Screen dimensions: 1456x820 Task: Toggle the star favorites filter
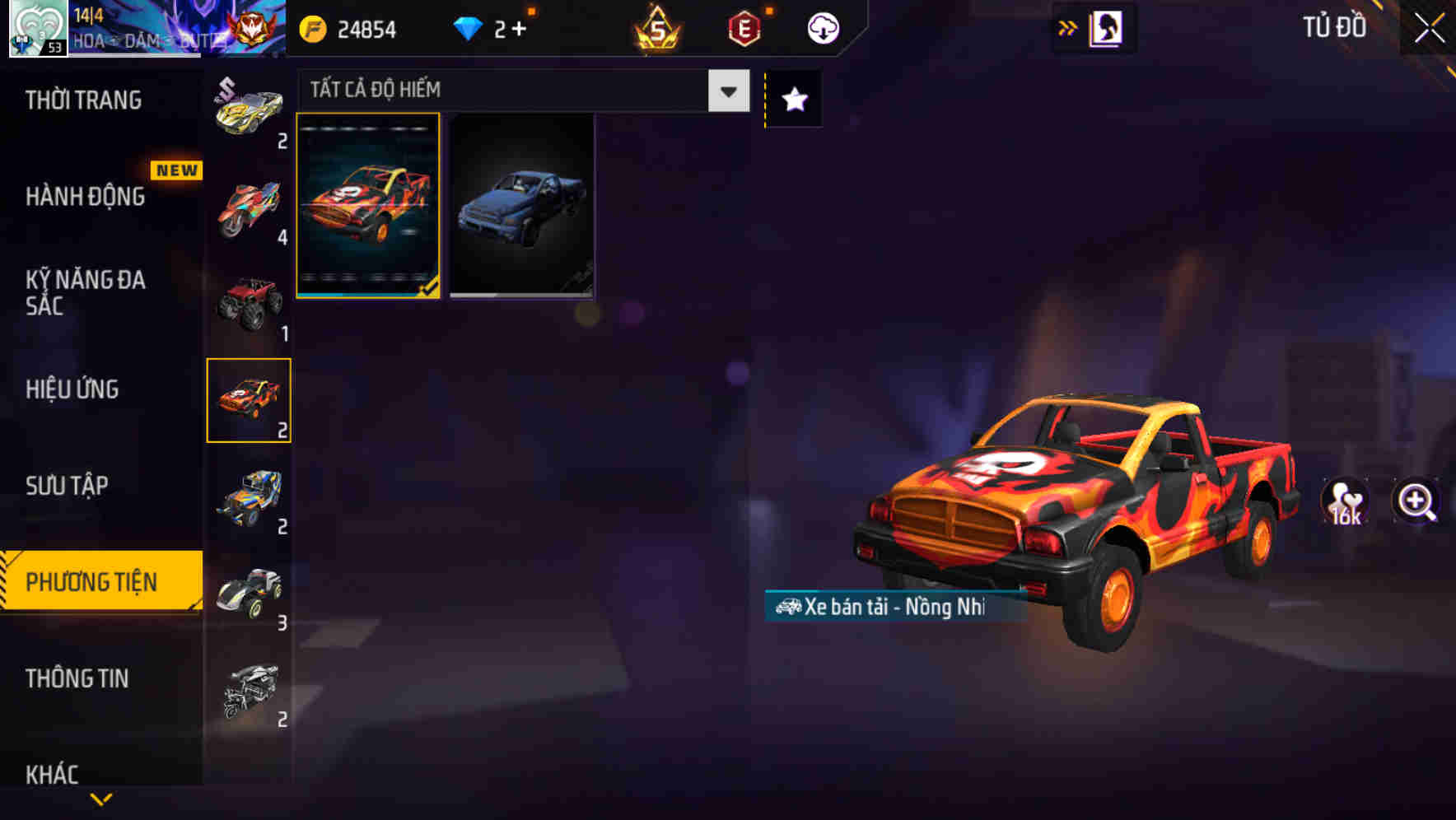(x=793, y=100)
